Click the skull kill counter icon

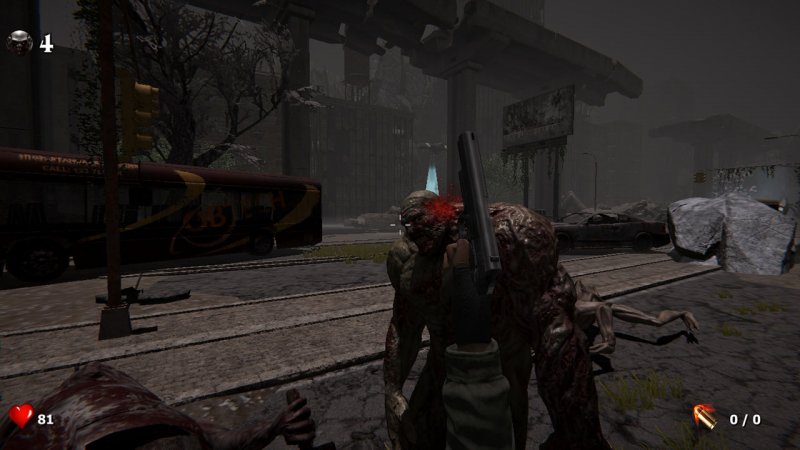19,43
